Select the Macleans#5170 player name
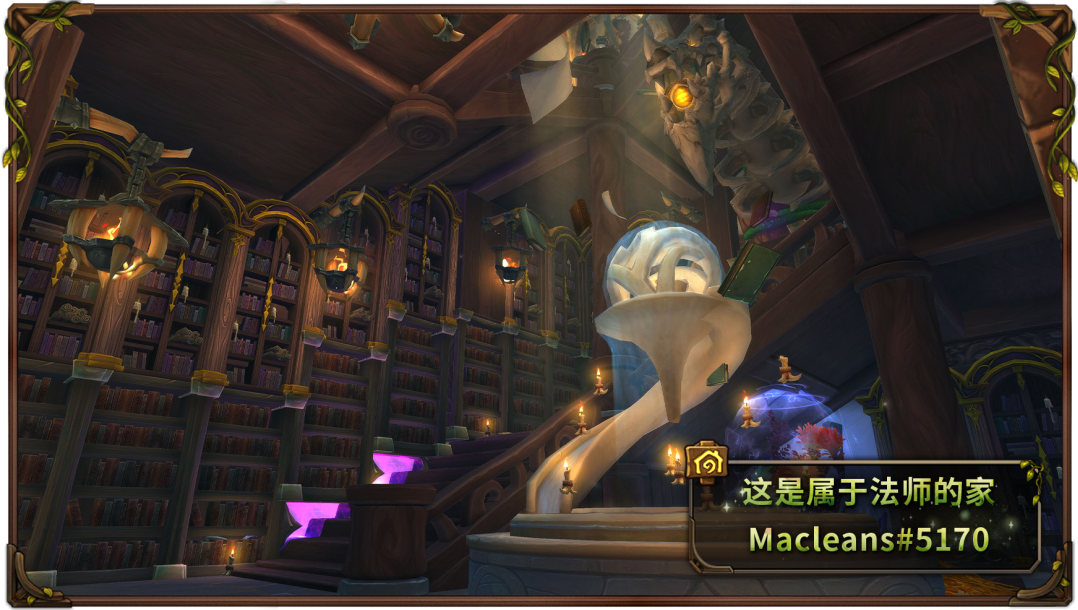The height and width of the screenshot is (610, 1078). click(x=868, y=539)
